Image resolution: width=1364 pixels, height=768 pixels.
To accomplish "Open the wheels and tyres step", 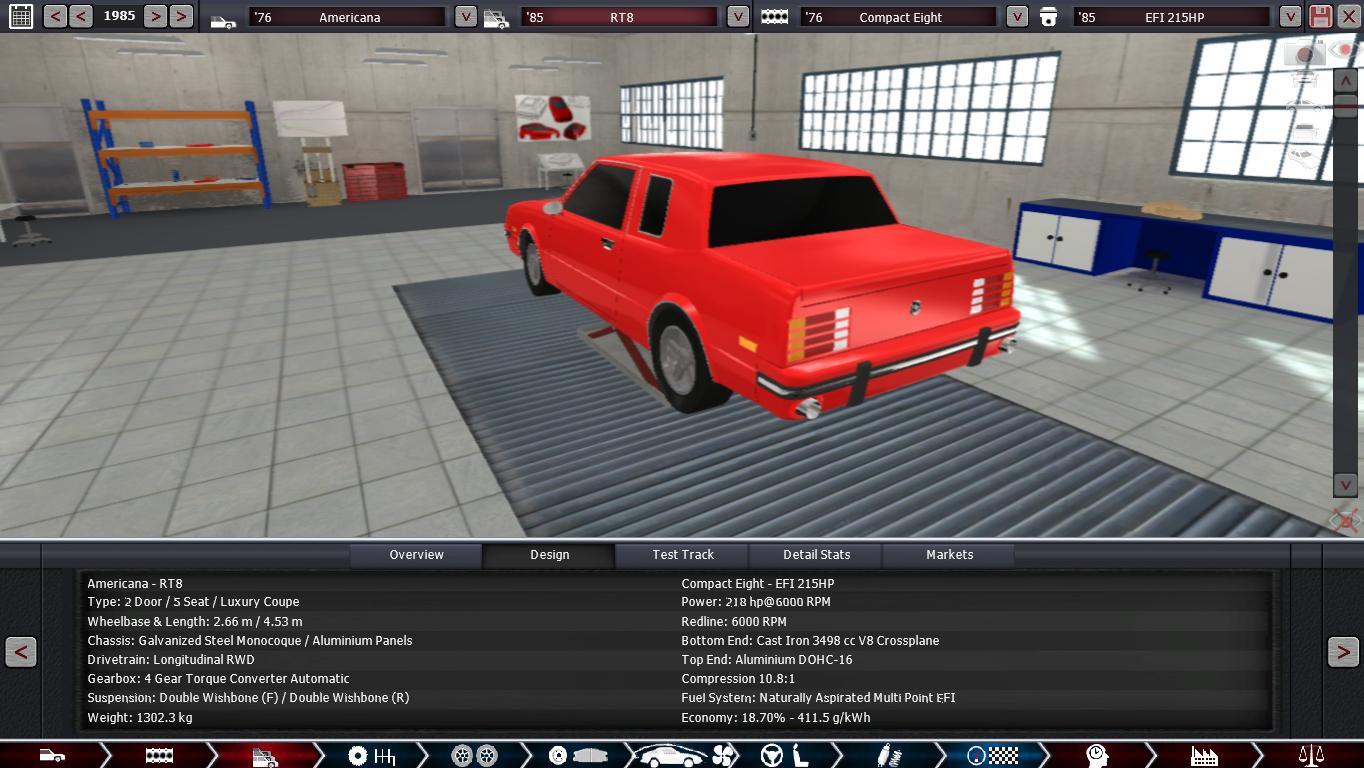I will point(474,755).
